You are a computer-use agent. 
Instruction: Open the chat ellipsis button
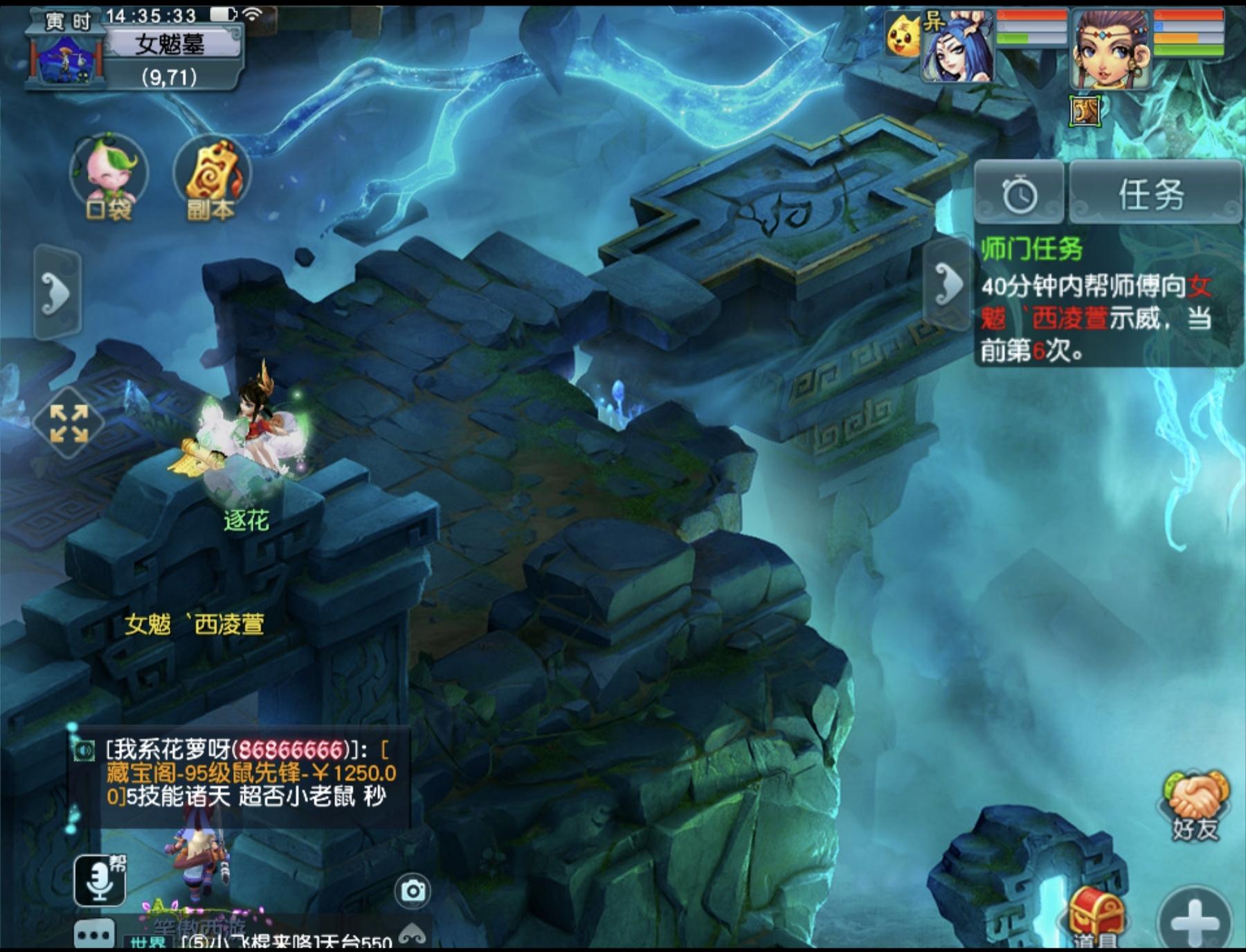[x=94, y=935]
